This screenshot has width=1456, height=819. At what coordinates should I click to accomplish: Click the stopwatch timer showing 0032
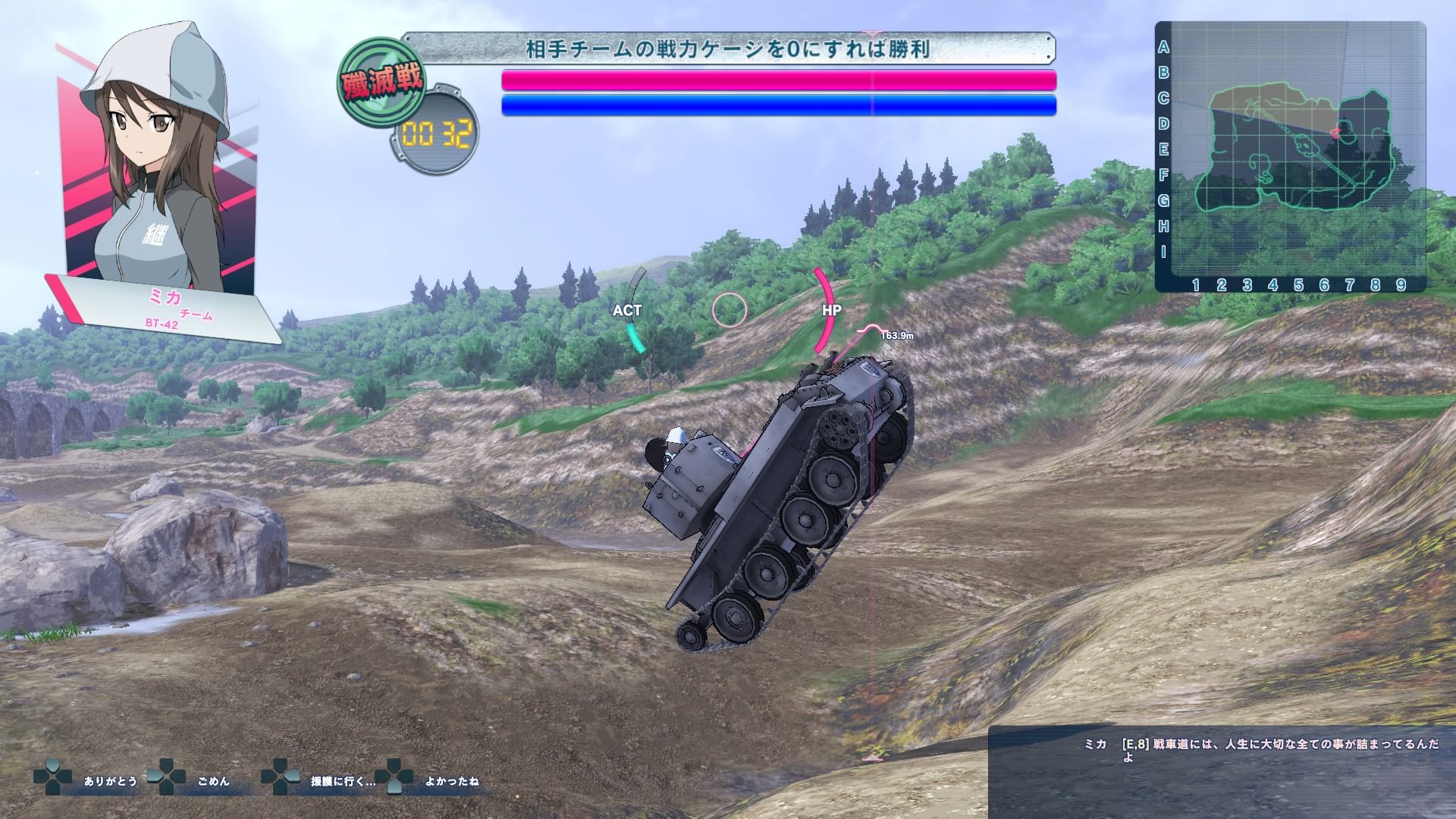[436, 130]
